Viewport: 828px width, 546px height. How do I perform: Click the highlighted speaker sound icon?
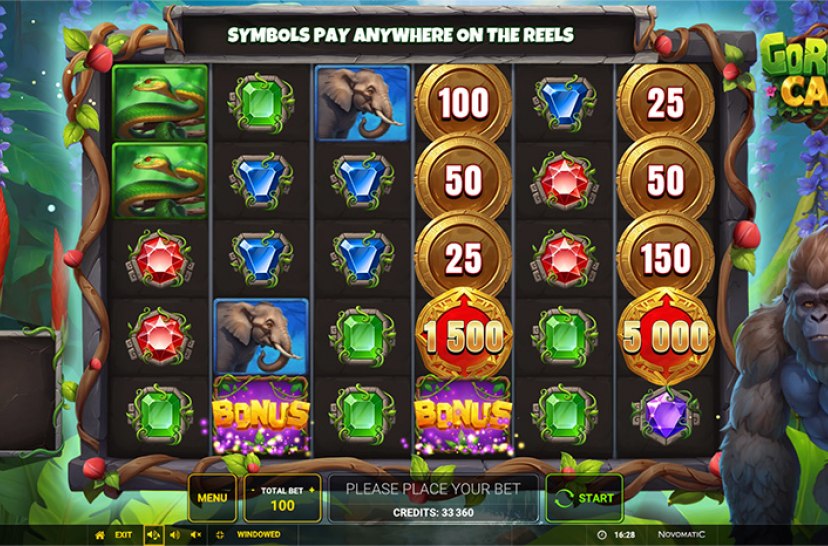tap(153, 535)
